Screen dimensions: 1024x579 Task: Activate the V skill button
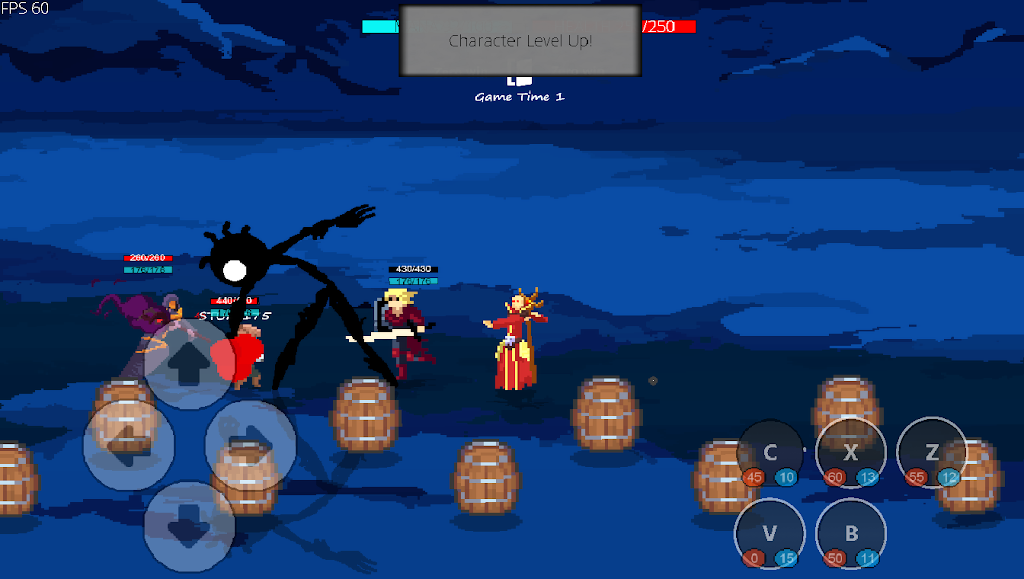(x=770, y=534)
